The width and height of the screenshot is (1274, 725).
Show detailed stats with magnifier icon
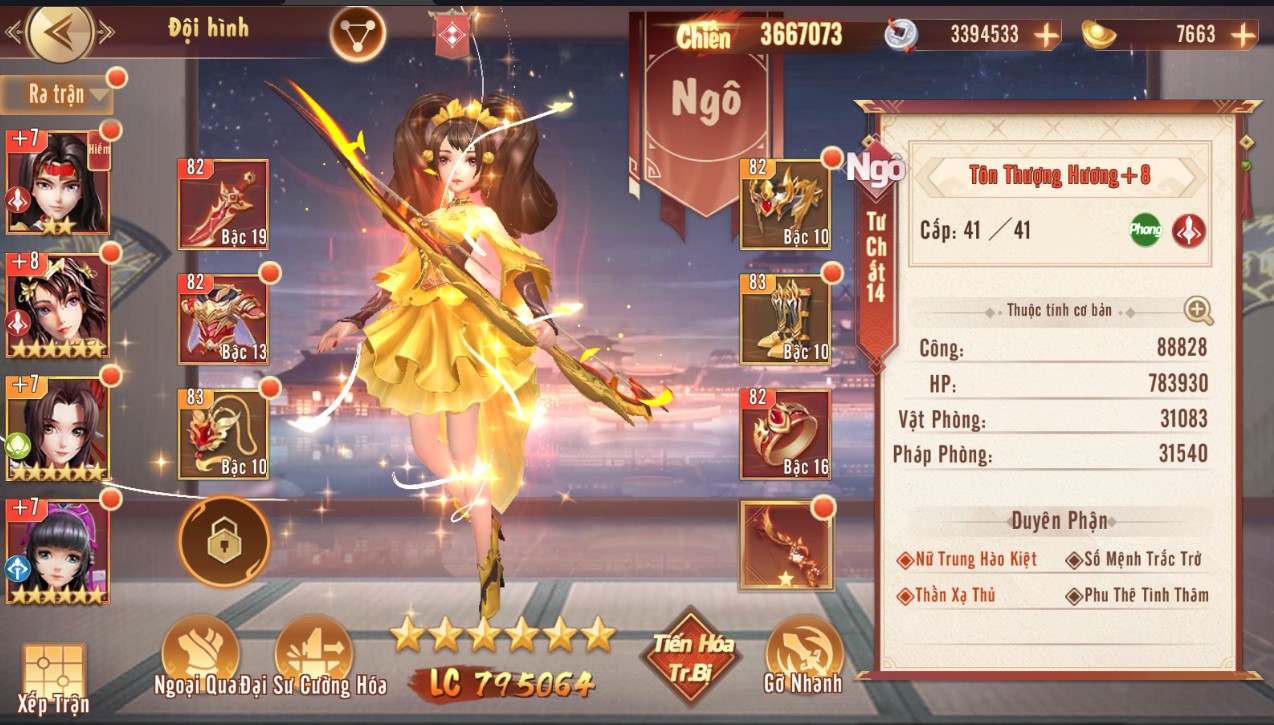[1198, 311]
